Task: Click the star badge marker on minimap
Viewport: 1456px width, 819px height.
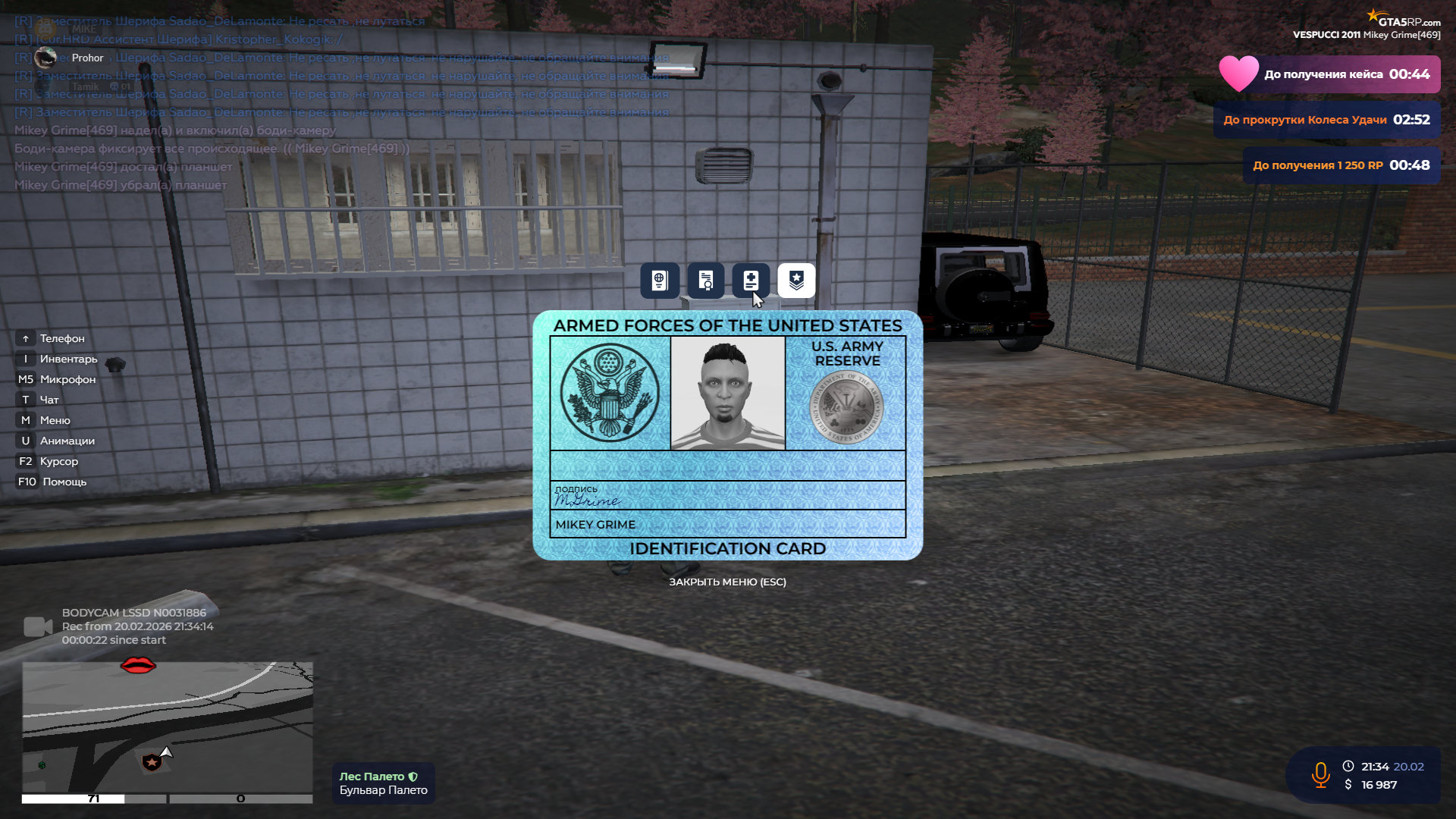Action: click(x=152, y=761)
